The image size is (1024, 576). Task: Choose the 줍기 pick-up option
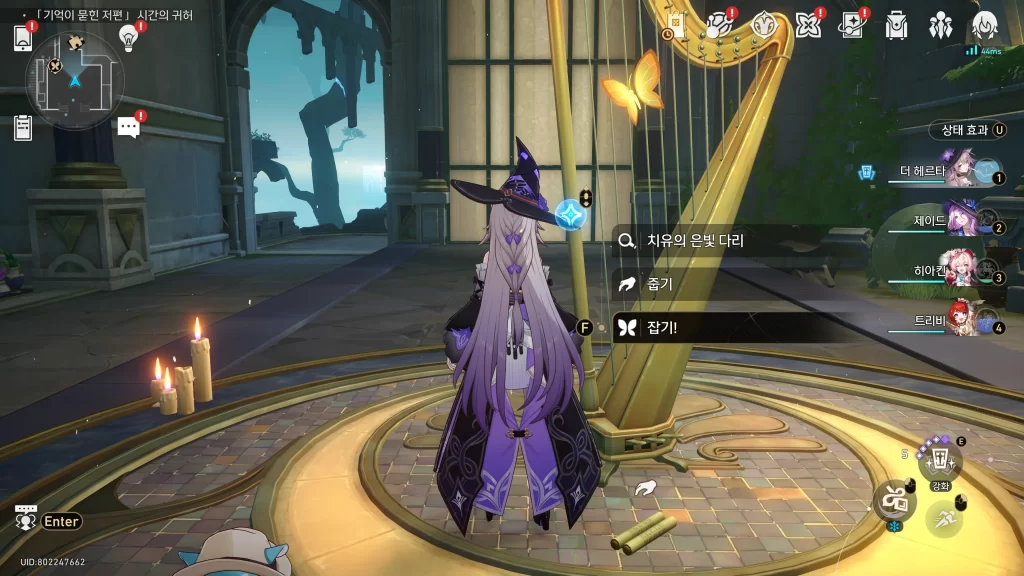pos(660,284)
